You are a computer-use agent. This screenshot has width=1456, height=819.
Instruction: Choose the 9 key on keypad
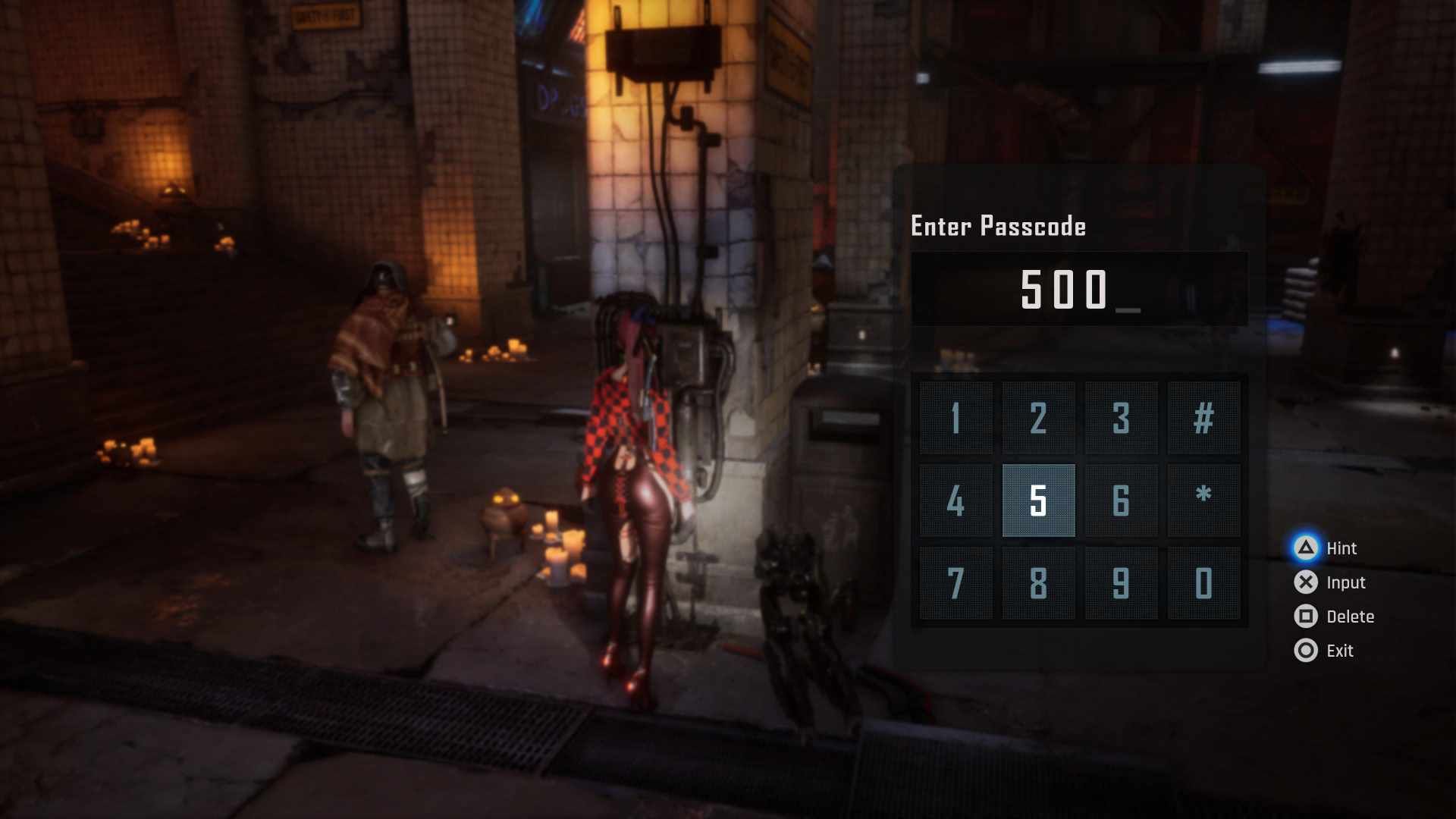[x=1121, y=583]
